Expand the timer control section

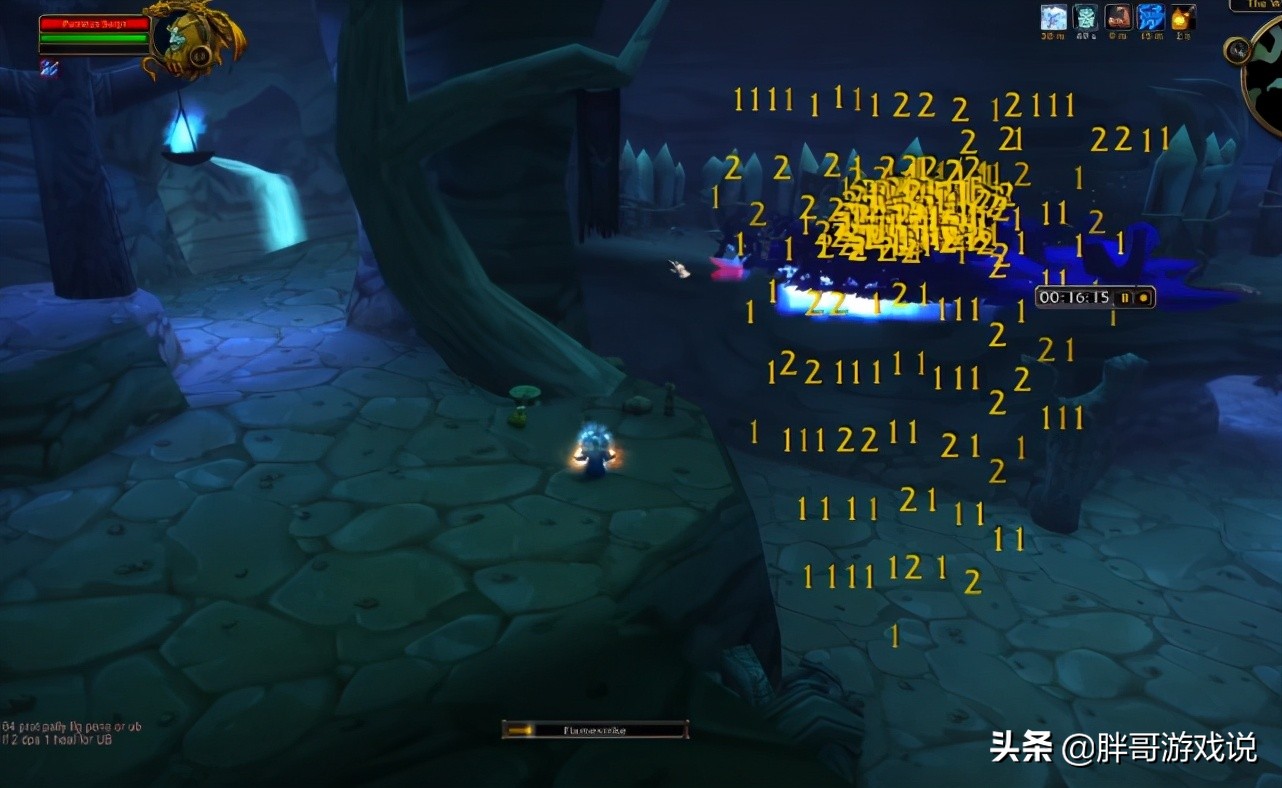pyautogui.click(x=1134, y=297)
